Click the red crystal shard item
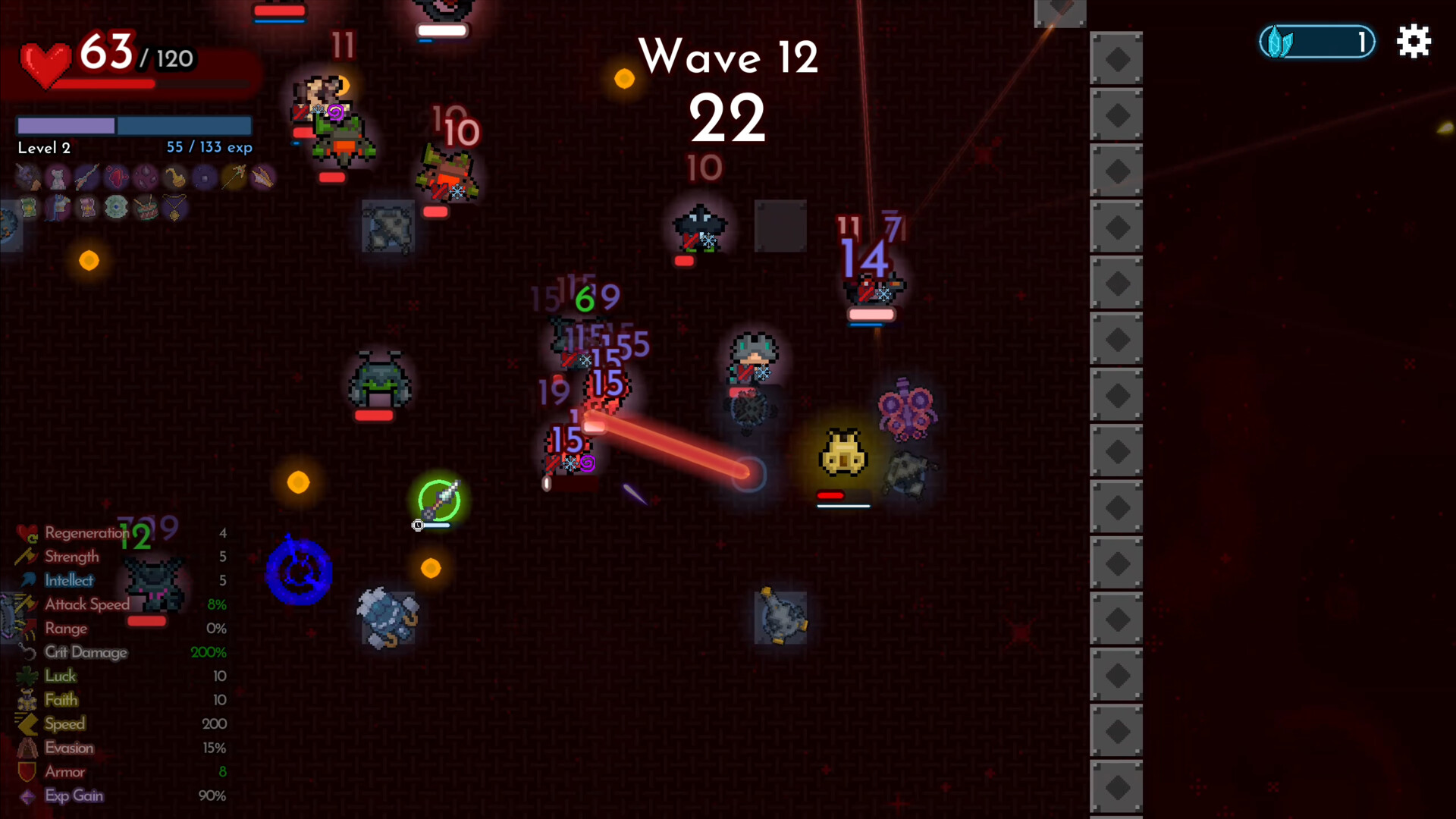Image resolution: width=1456 pixels, height=819 pixels. point(115,177)
